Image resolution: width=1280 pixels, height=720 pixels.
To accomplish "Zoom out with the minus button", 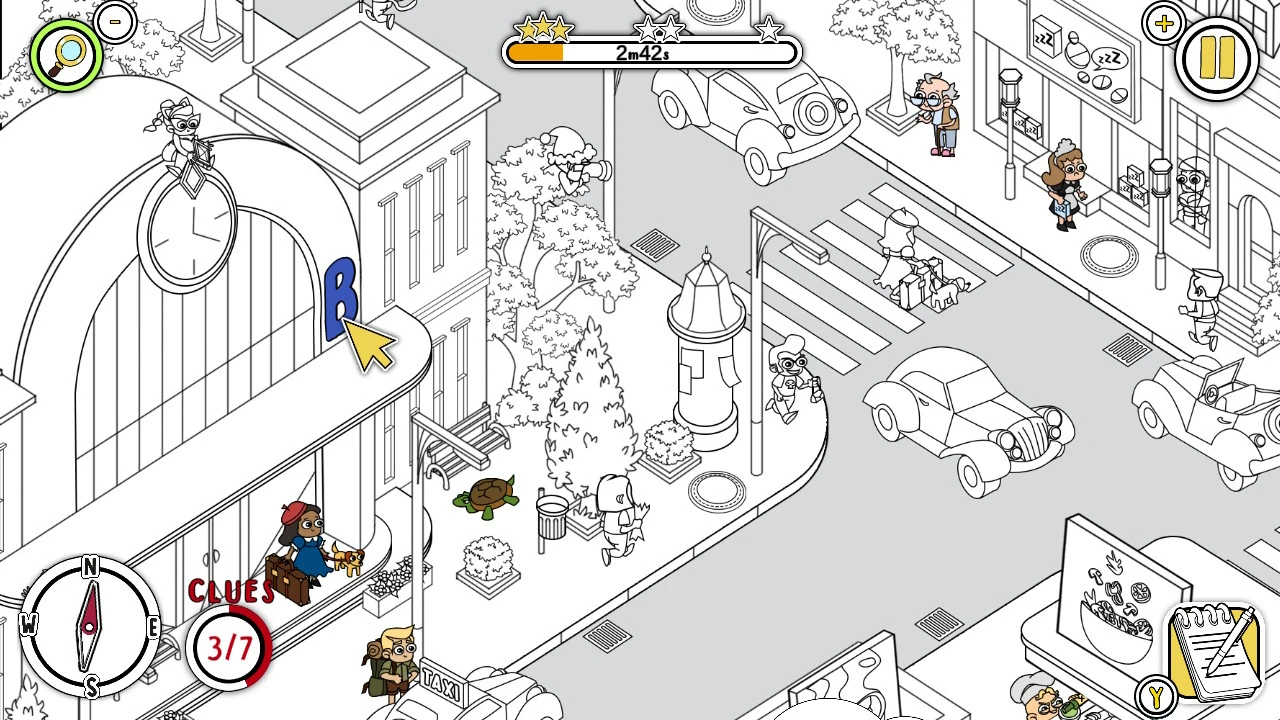I will [117, 21].
